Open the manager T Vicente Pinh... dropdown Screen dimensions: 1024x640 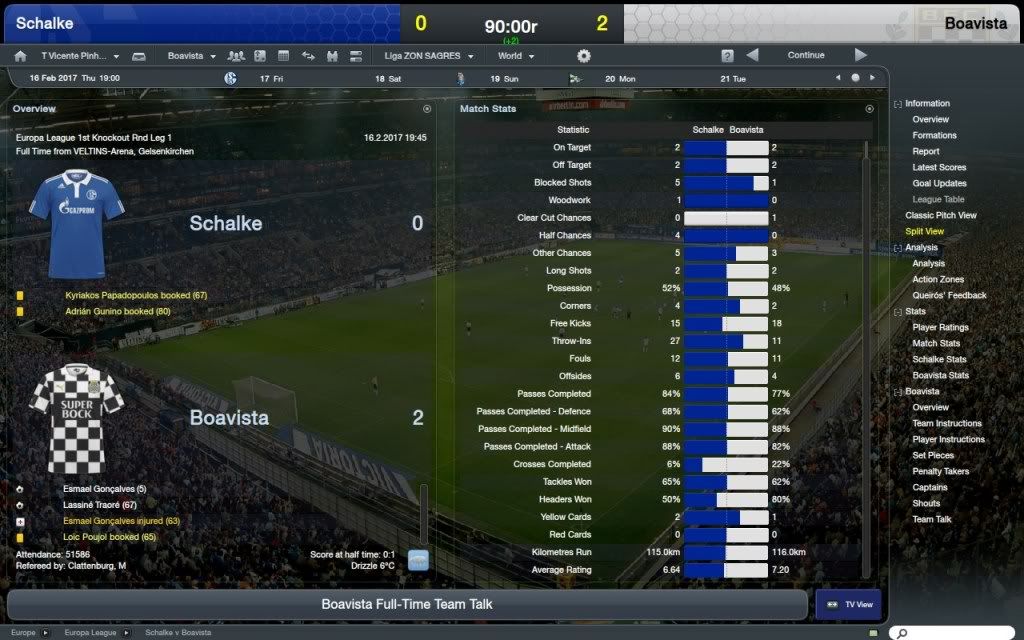click(x=80, y=56)
